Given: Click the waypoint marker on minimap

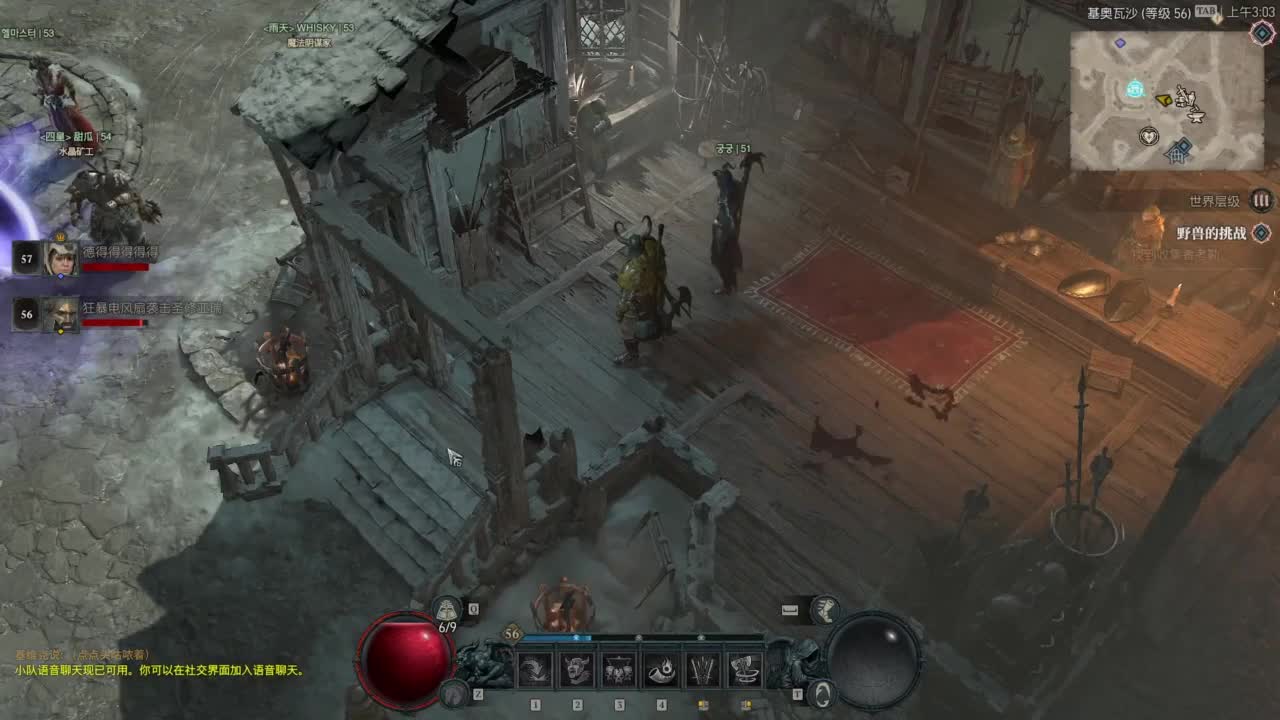Looking at the screenshot, I should click(1135, 89).
